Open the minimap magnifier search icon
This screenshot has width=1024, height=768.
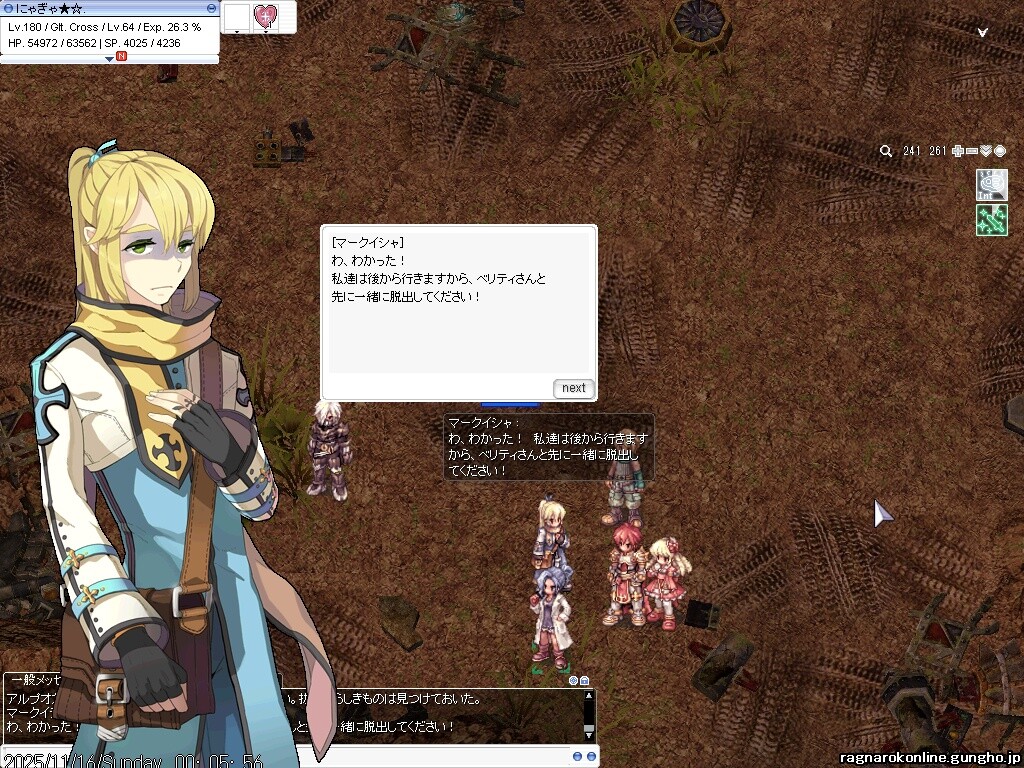click(886, 151)
